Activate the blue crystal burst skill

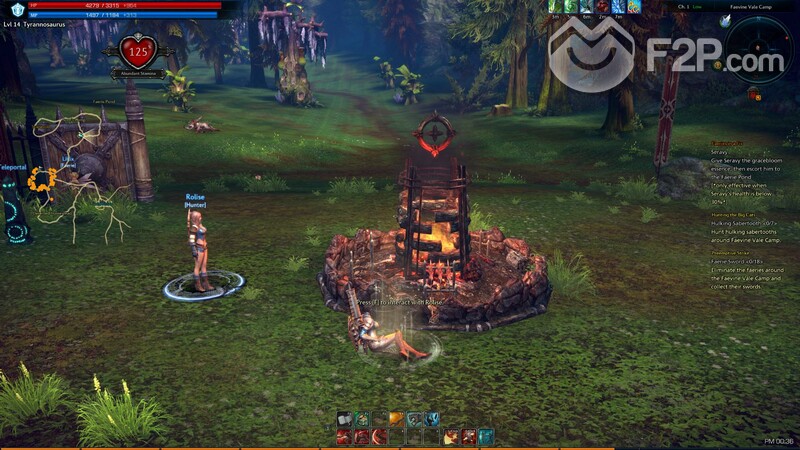(x=432, y=419)
